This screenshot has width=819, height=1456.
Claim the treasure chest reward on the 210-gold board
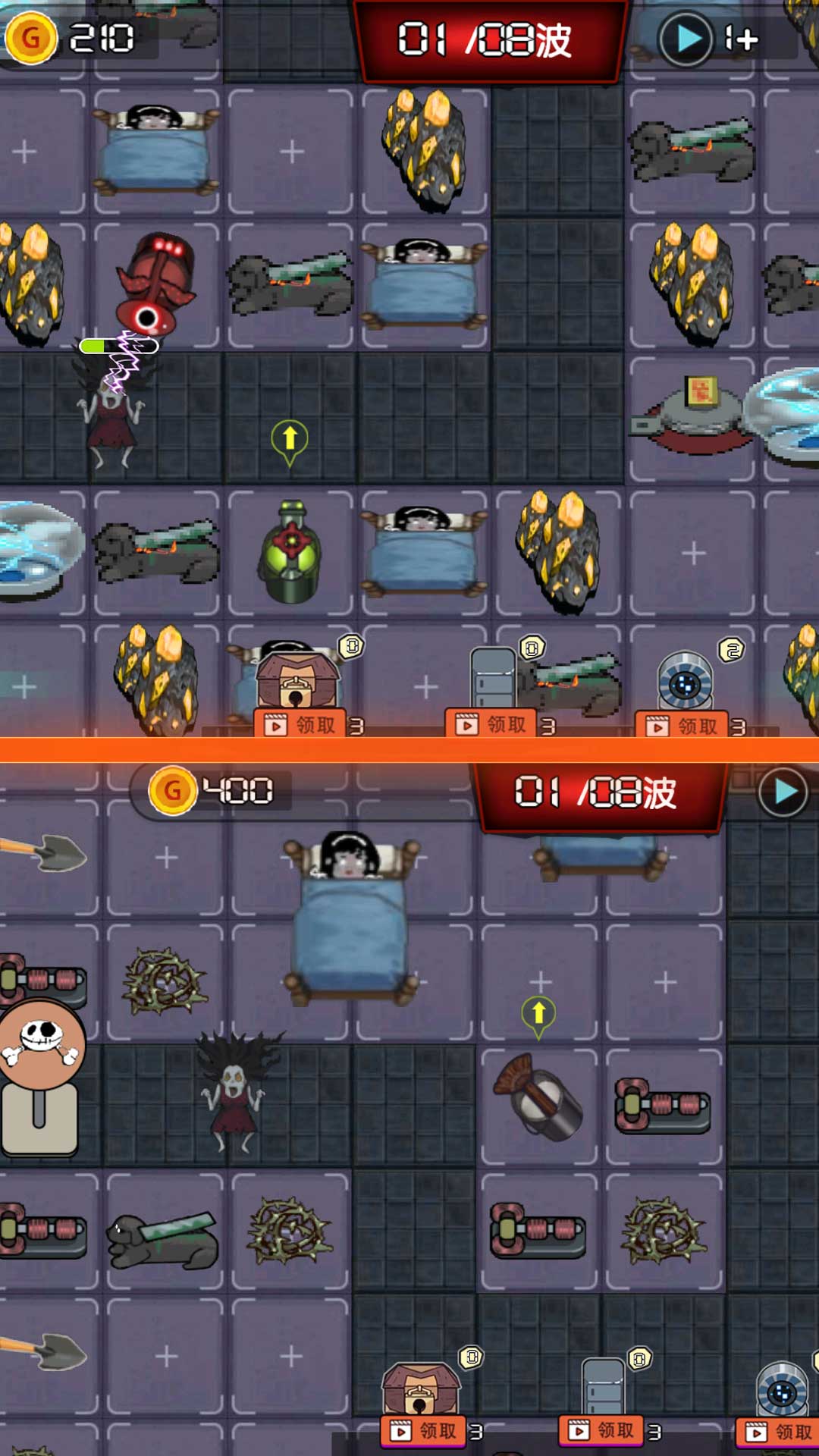coord(300,725)
